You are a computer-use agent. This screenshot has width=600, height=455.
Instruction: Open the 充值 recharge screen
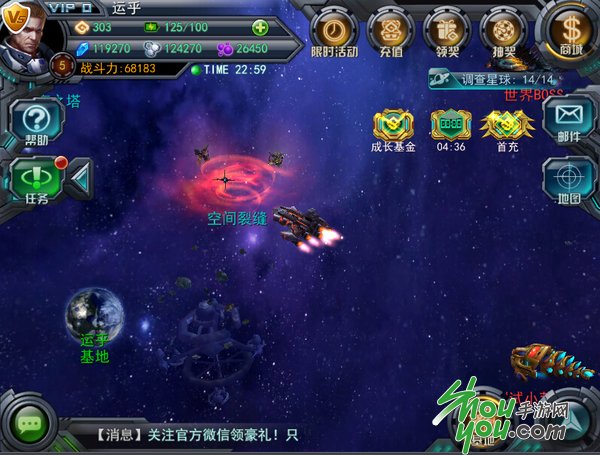point(390,30)
